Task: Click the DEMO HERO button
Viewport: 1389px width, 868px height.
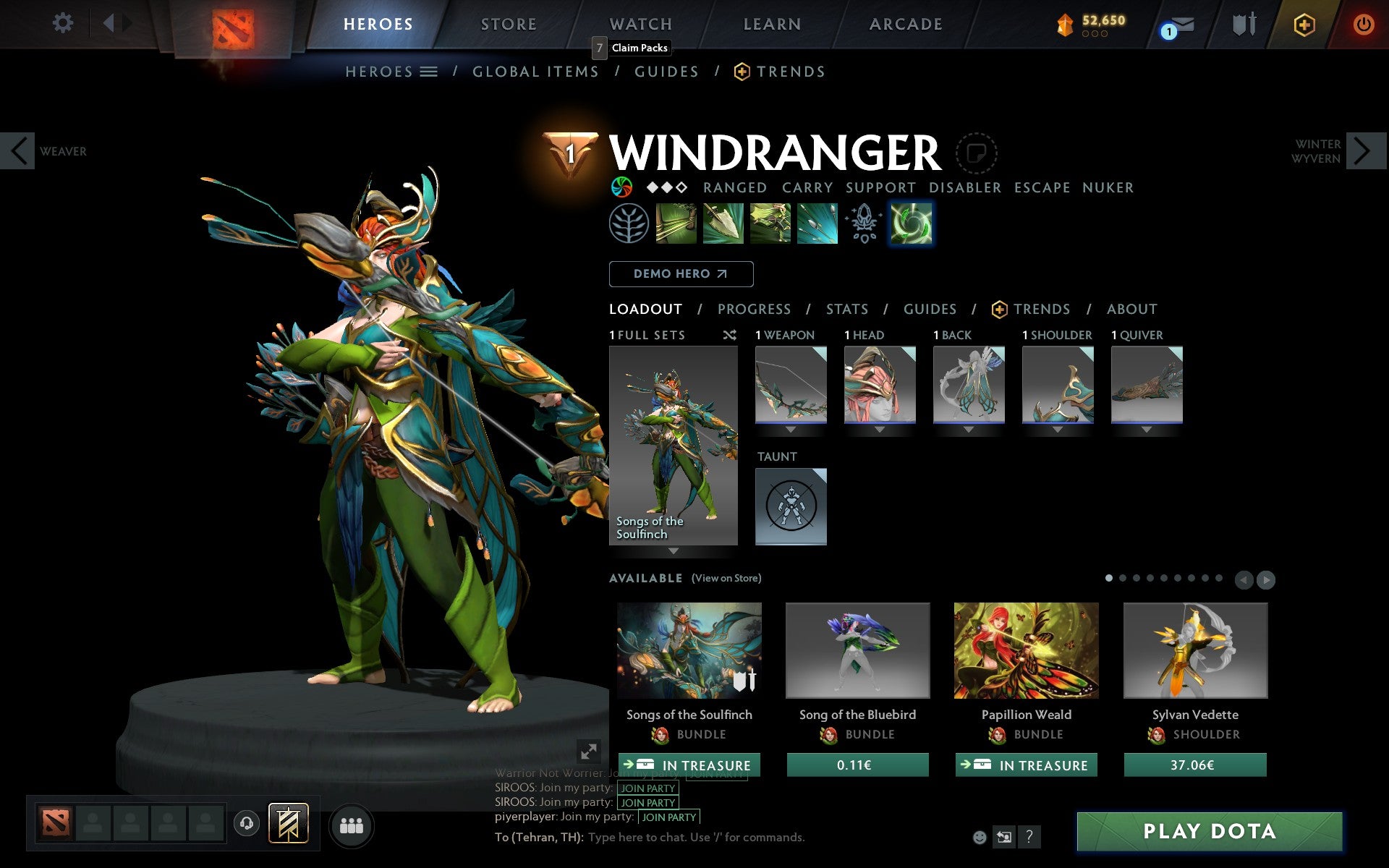Action: pyautogui.click(x=681, y=274)
